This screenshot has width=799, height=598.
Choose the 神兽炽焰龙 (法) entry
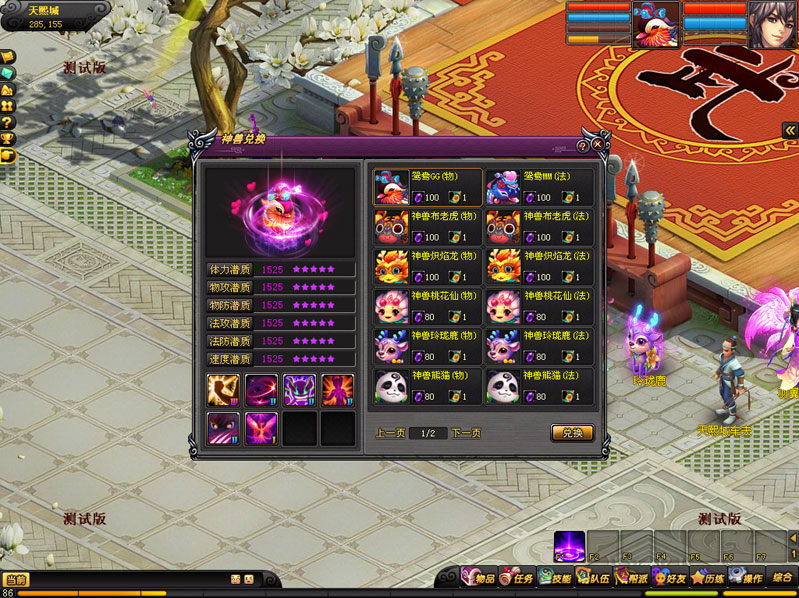pos(540,266)
